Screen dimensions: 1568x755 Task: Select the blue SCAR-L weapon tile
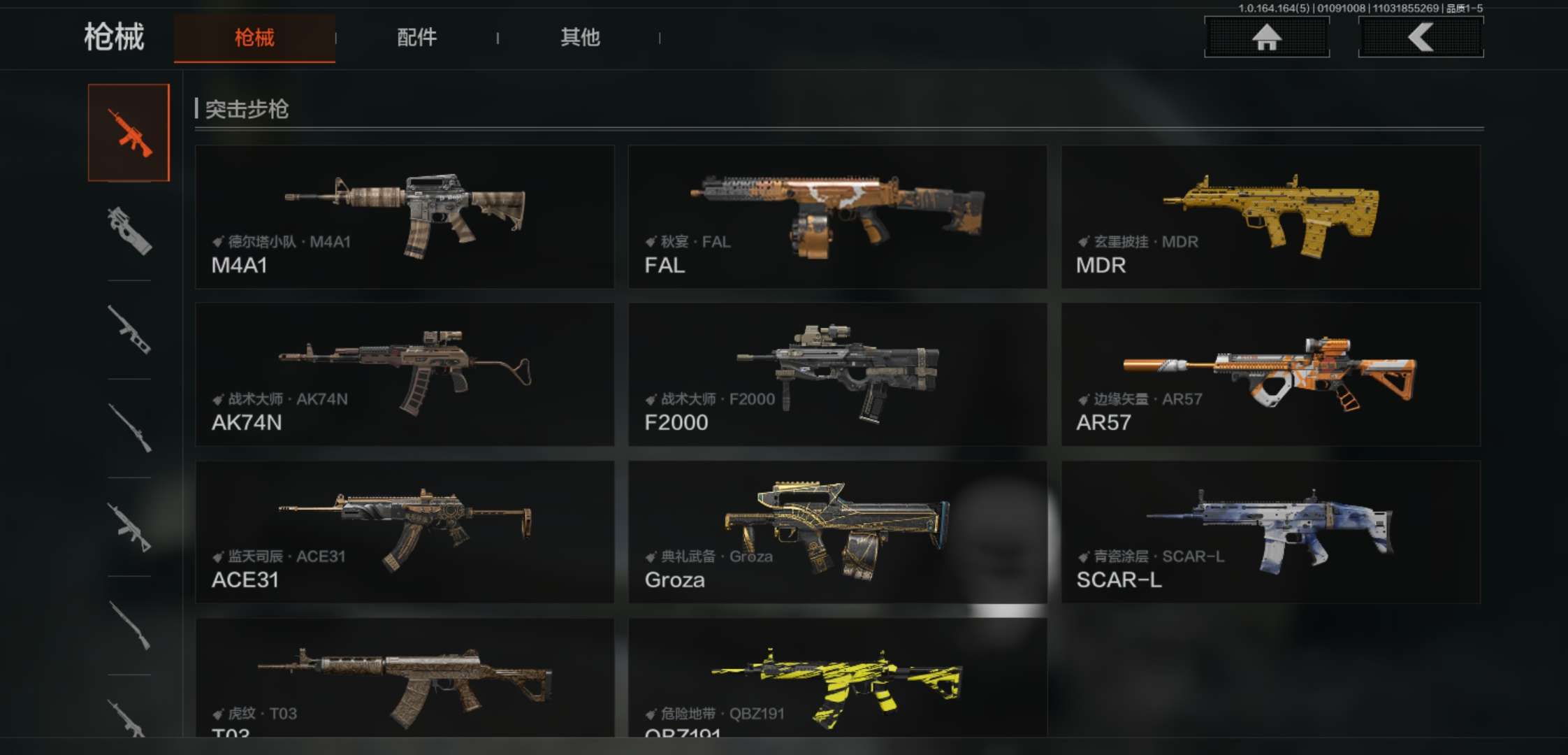1270,531
